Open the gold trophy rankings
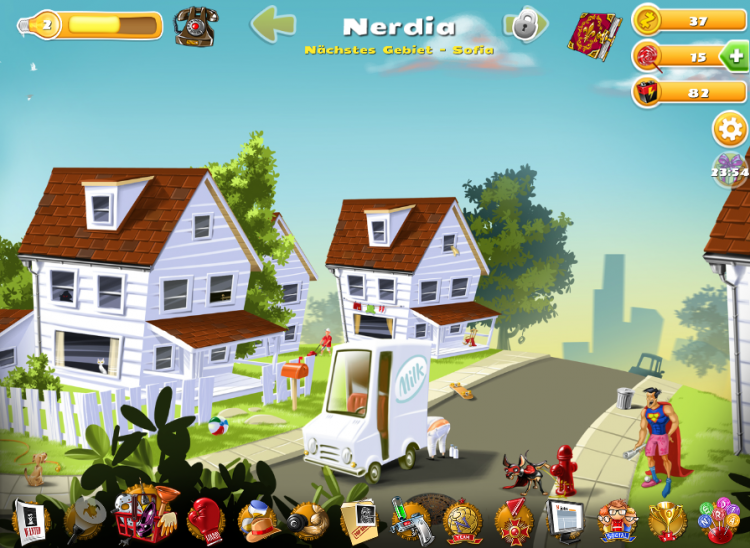The image size is (750, 548). (x=667, y=520)
